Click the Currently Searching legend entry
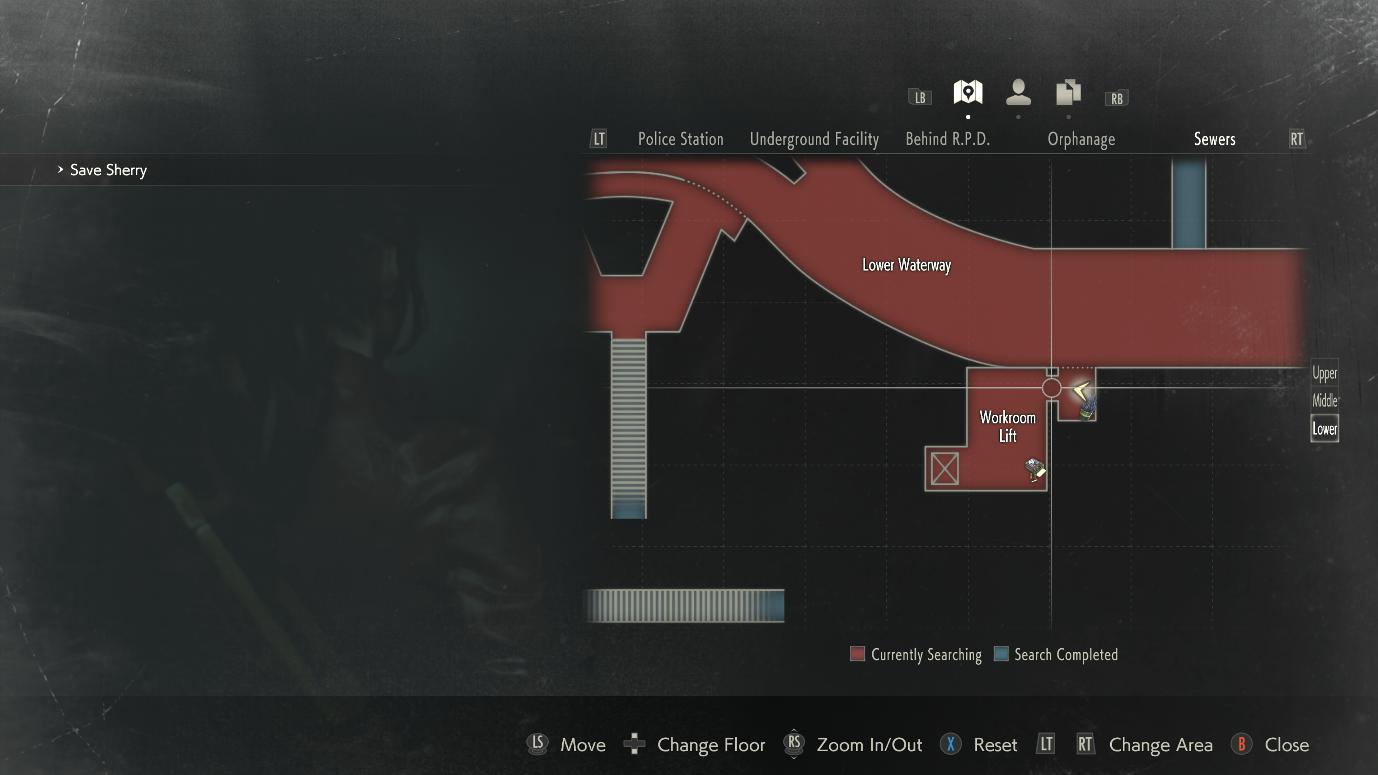 pyautogui.click(x=916, y=655)
